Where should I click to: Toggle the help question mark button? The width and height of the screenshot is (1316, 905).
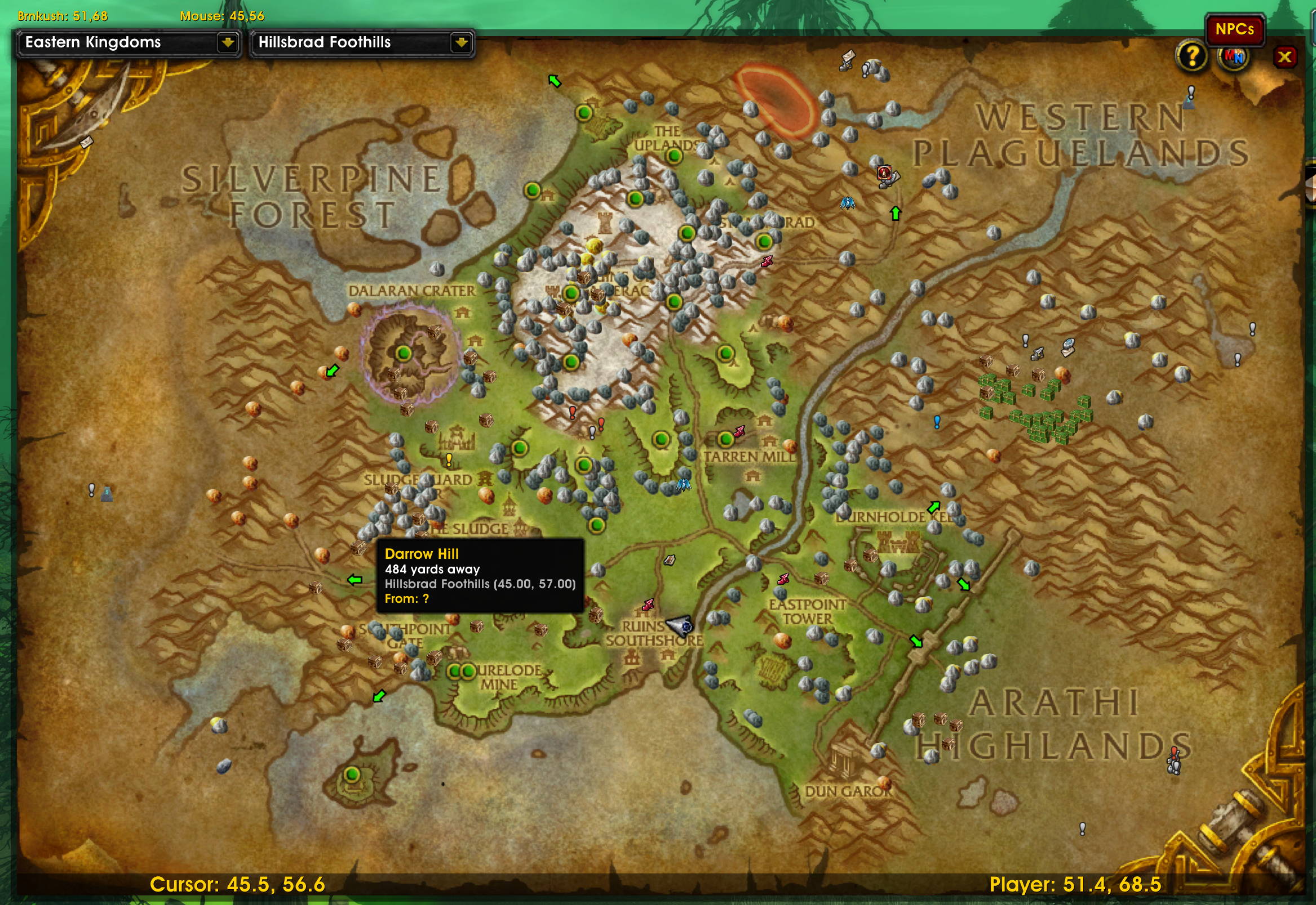1193,56
